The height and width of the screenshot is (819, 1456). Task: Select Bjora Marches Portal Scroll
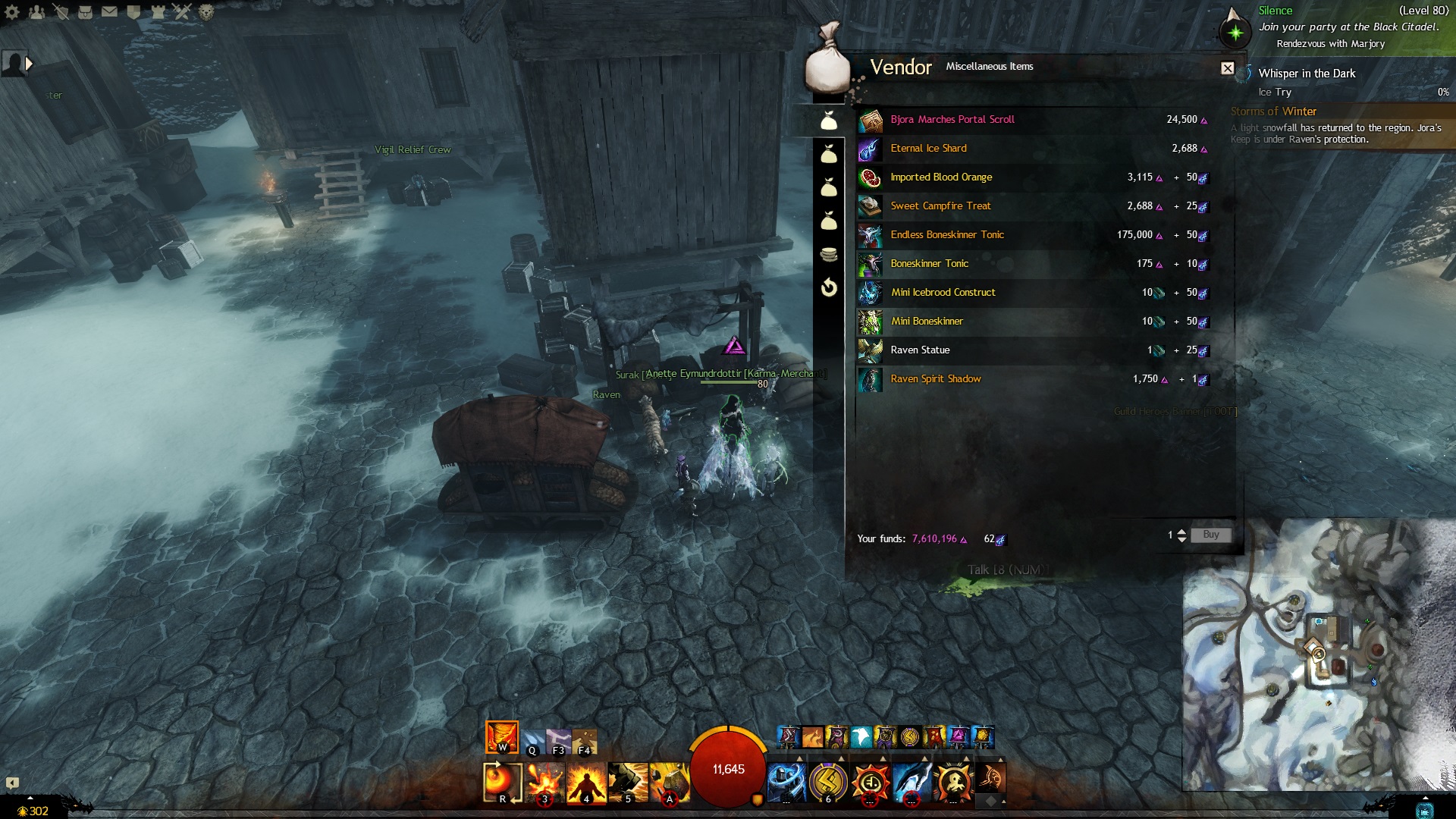pos(952,120)
